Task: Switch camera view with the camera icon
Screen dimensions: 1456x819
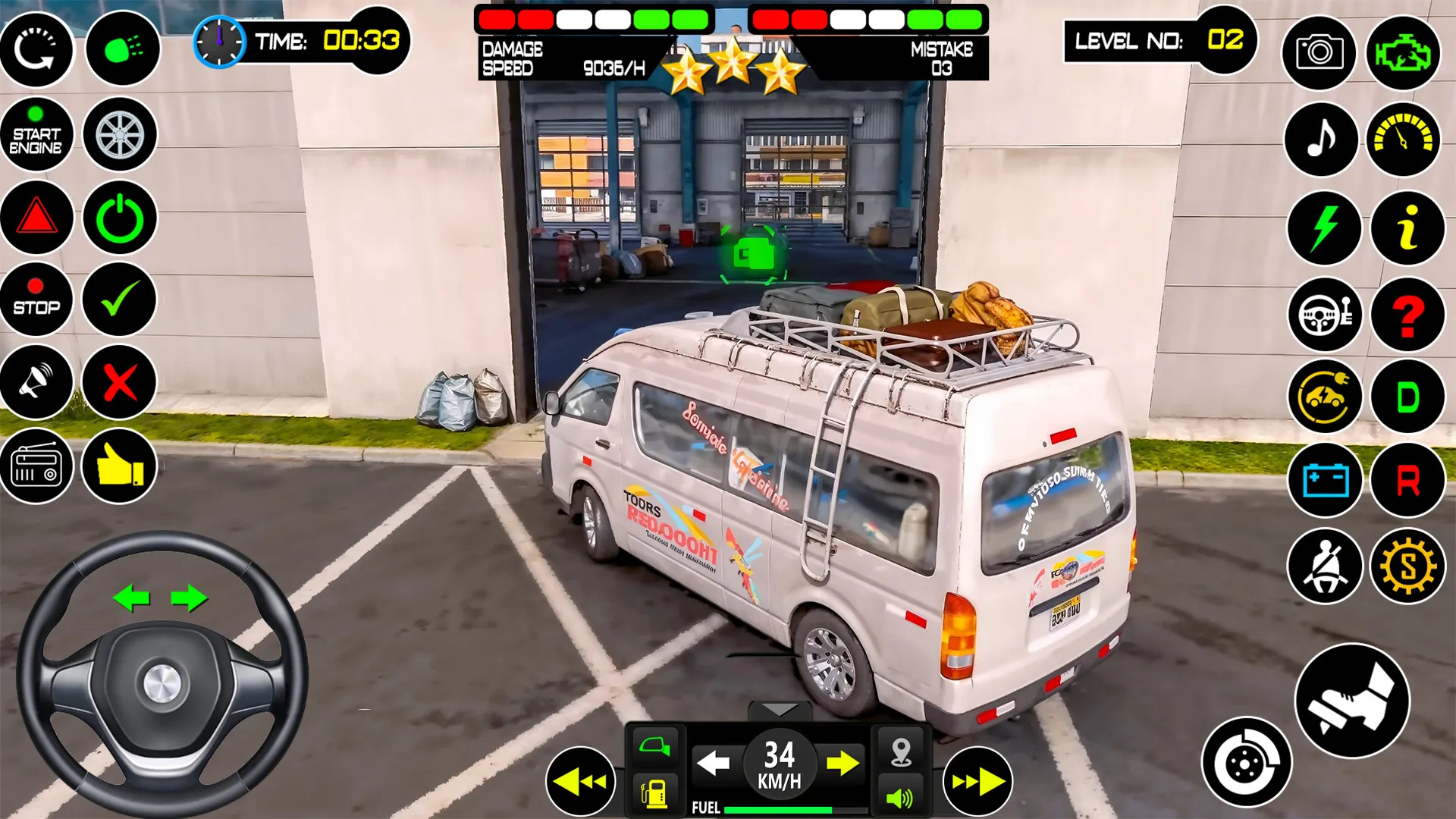Action: click(x=1319, y=52)
